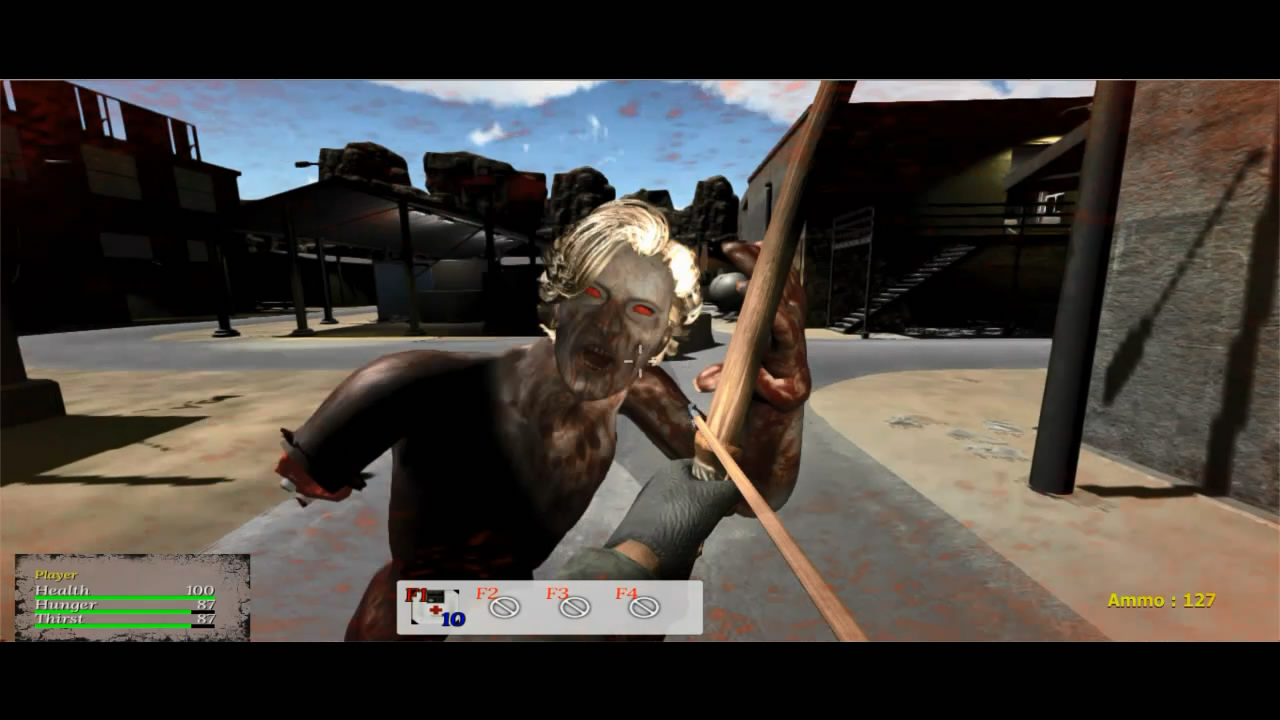Click the Thirst label text

pyautogui.click(x=60, y=618)
